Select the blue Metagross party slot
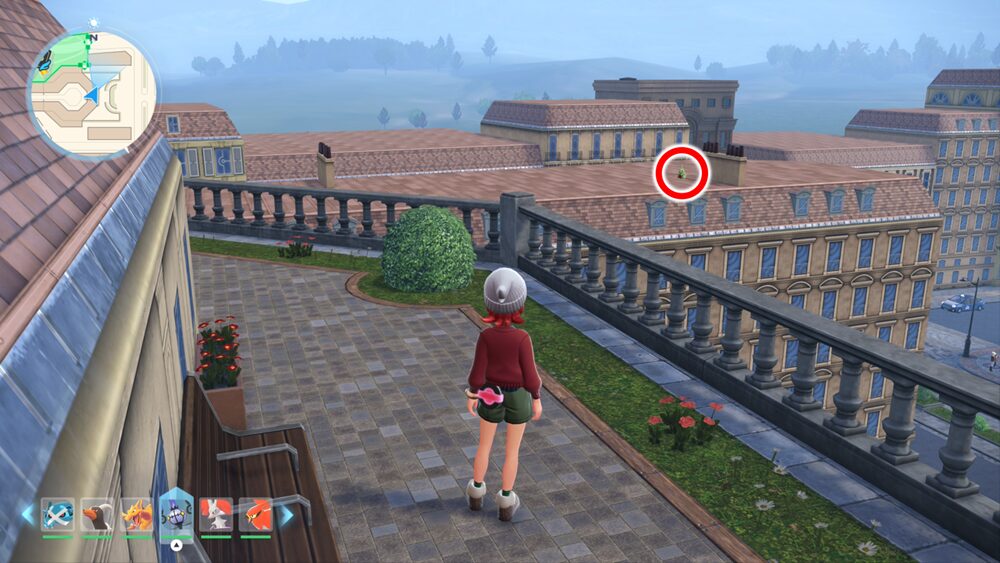The height and width of the screenshot is (563, 1000). tap(58, 514)
